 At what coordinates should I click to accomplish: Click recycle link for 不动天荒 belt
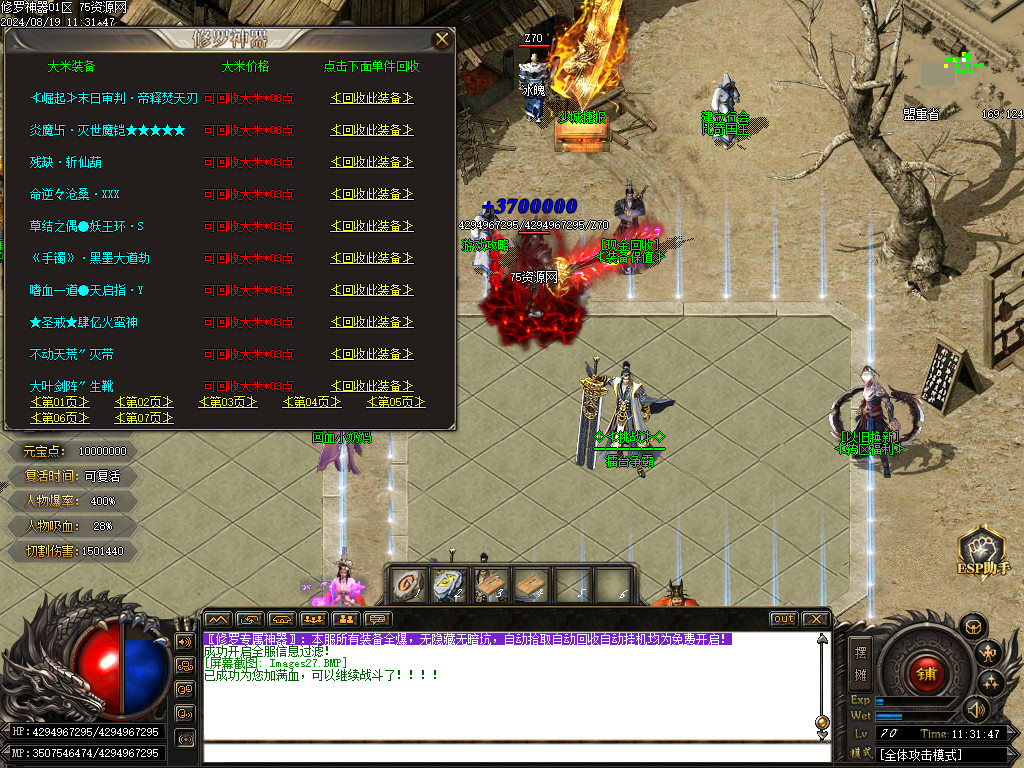[372, 354]
